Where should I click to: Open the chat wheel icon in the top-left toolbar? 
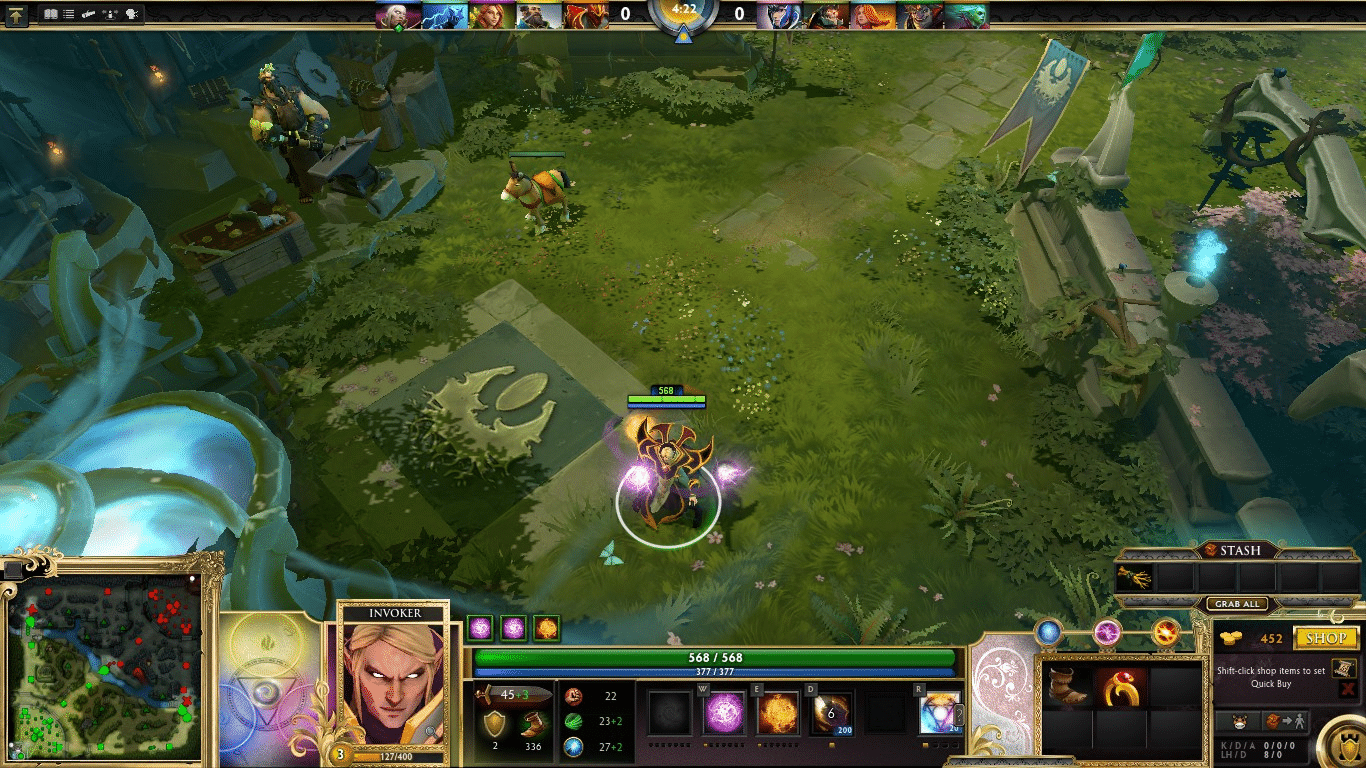(131, 13)
